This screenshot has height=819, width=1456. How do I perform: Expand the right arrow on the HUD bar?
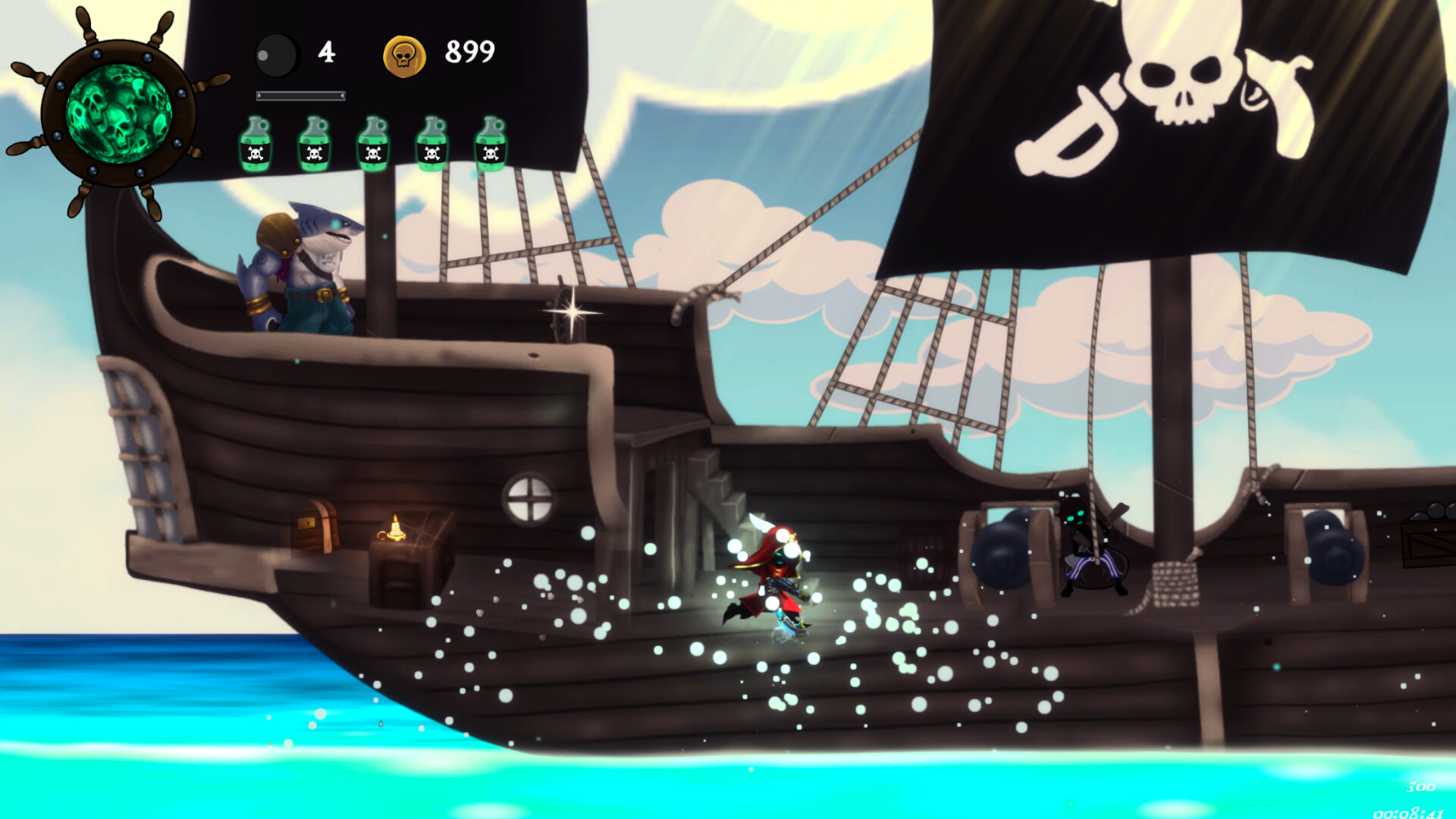[341, 96]
